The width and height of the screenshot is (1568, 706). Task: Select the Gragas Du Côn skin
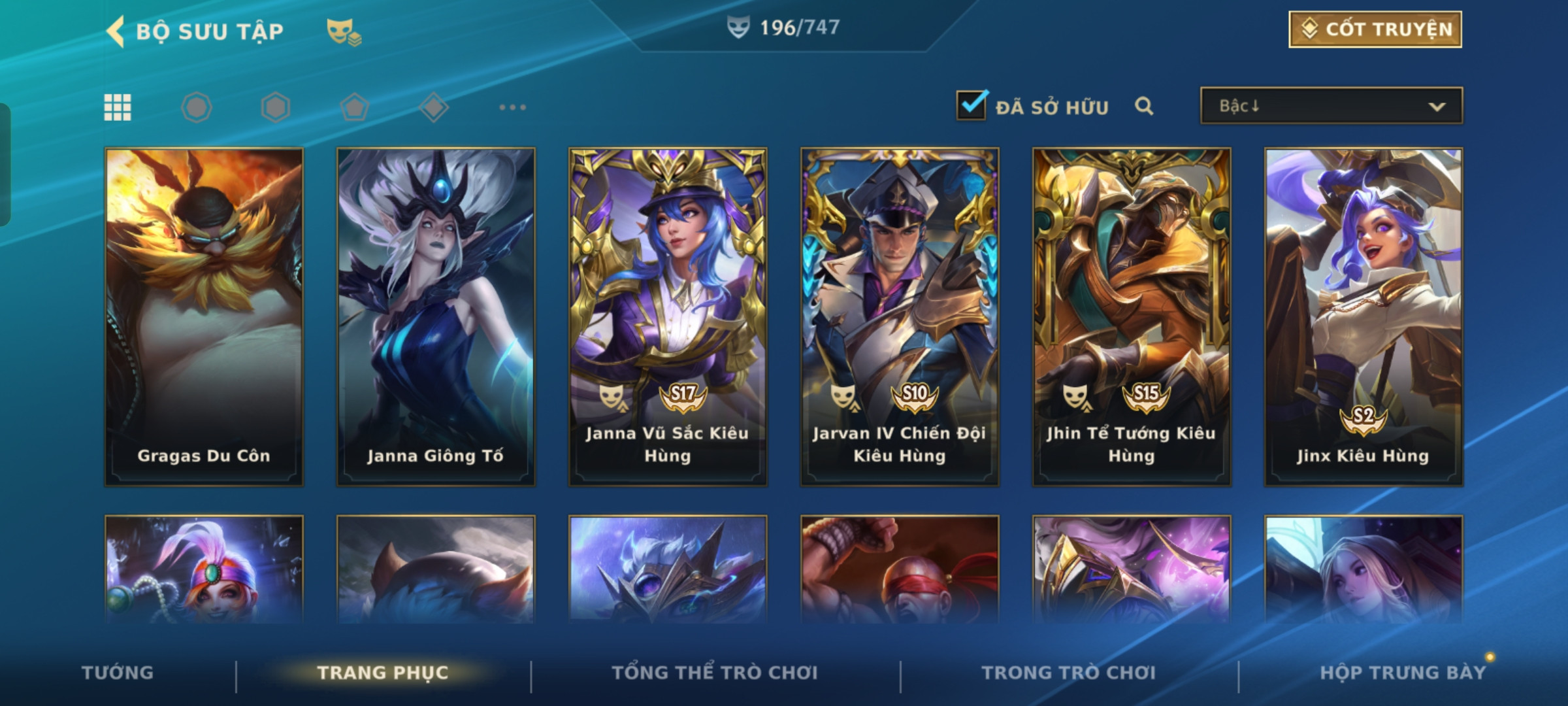pyautogui.click(x=204, y=317)
